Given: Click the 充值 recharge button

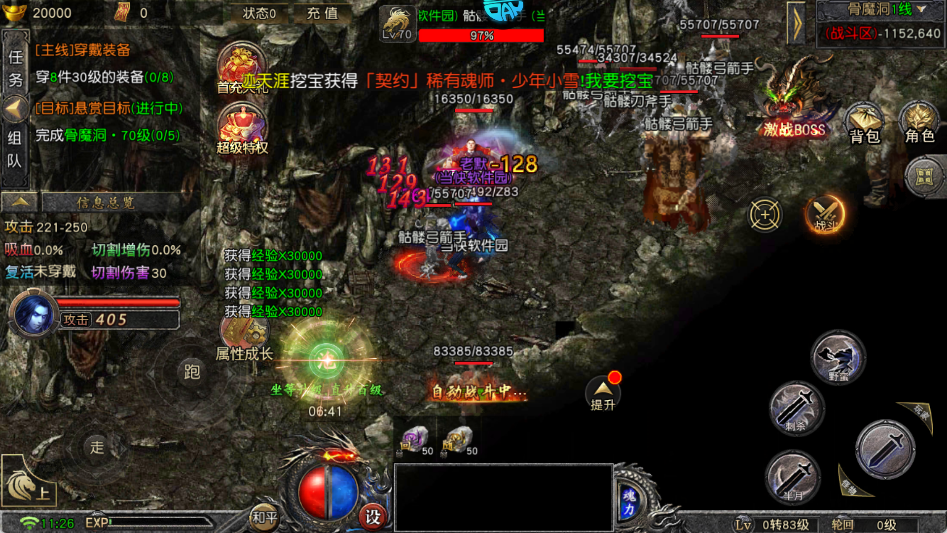Looking at the screenshot, I should coord(322,14).
